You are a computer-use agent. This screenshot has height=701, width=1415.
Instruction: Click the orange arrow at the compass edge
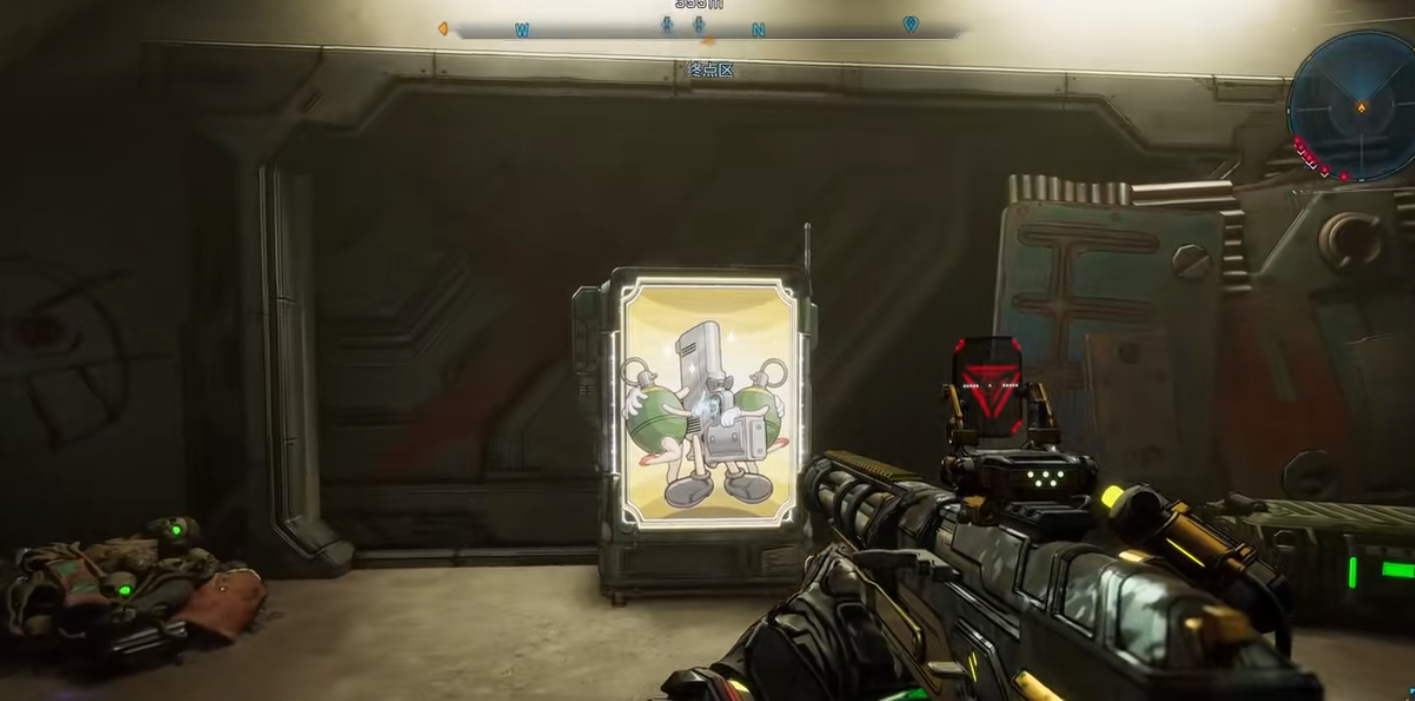[442, 29]
